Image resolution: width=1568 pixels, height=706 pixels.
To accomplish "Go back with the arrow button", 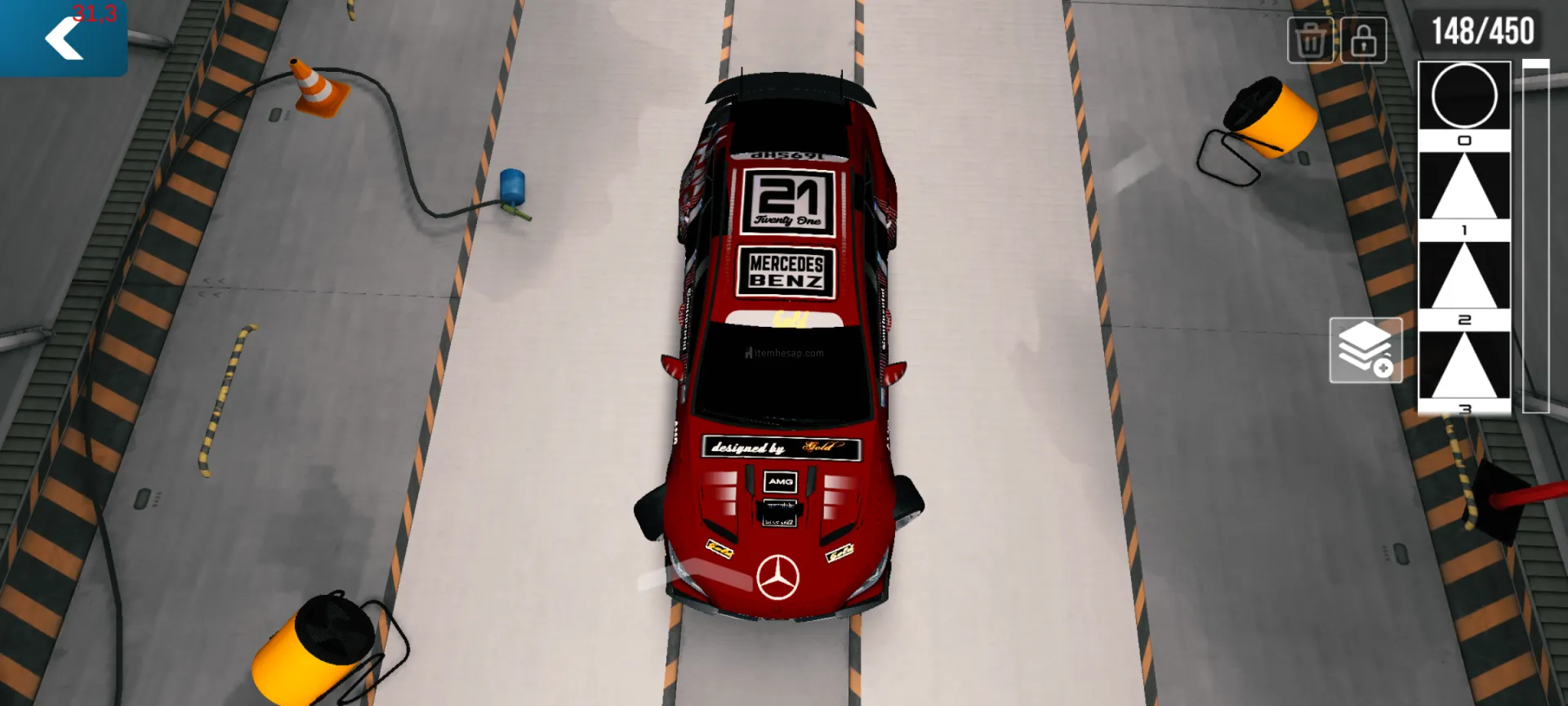I will tap(63, 38).
